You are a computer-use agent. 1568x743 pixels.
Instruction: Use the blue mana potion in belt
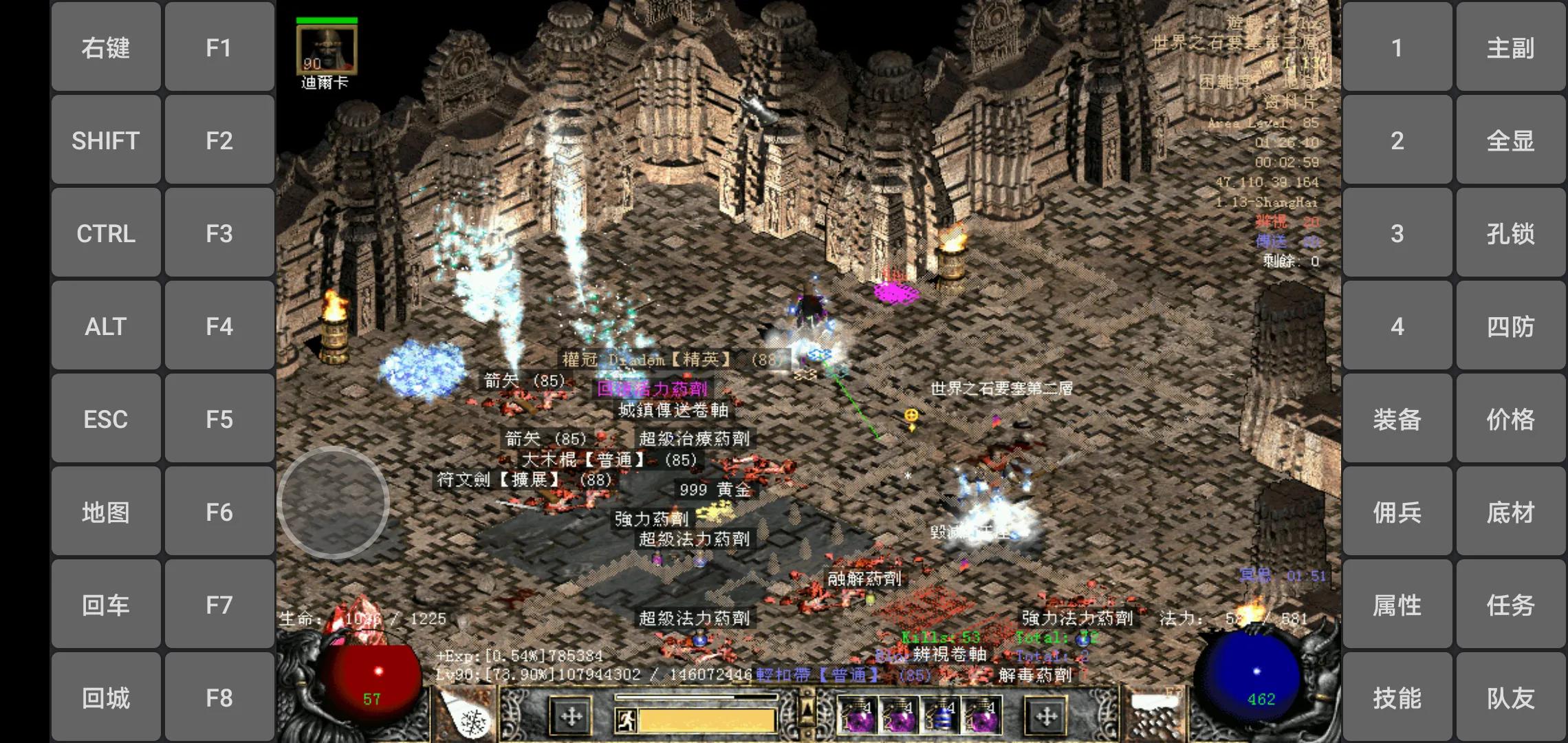click(942, 717)
